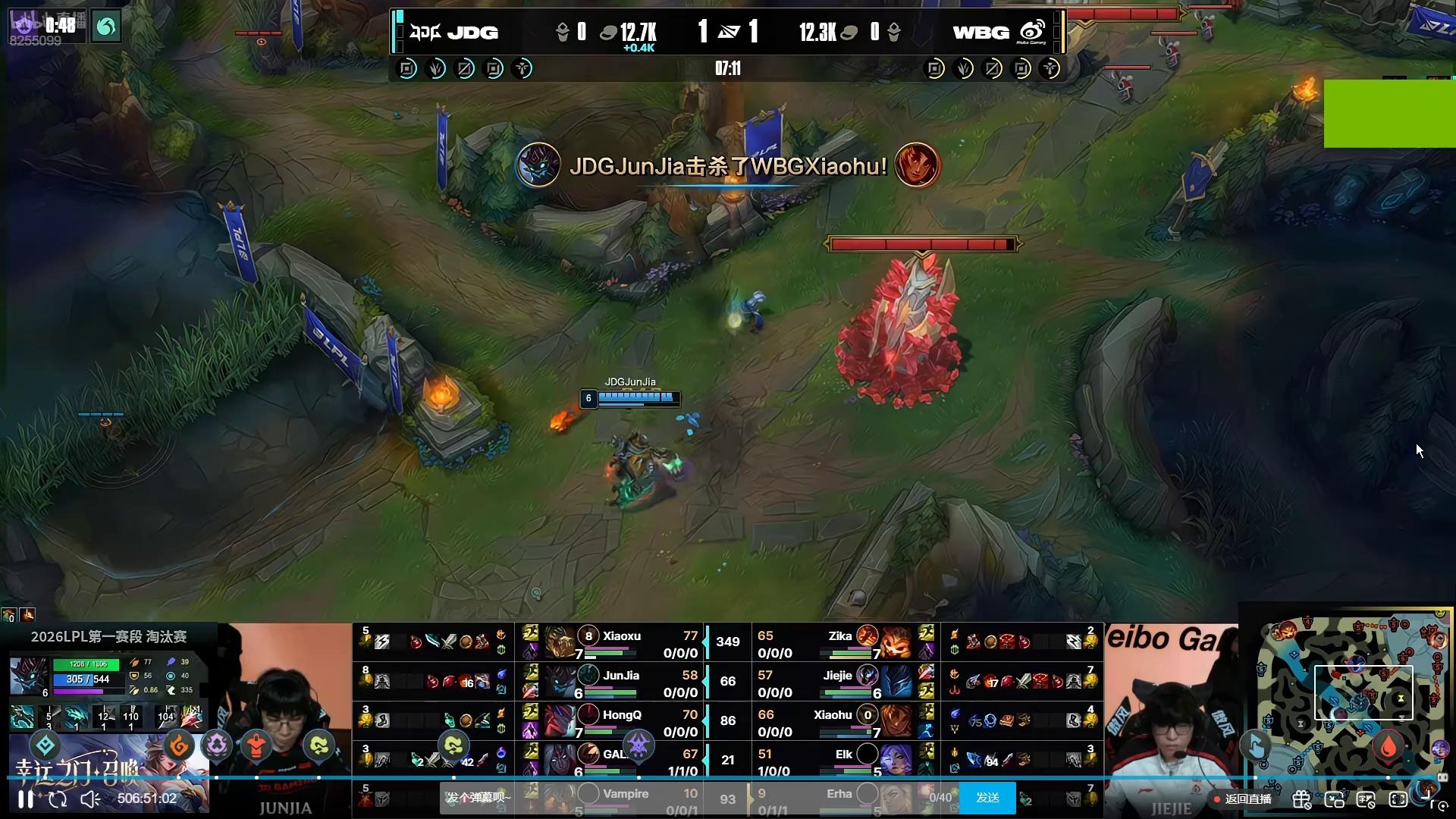
Task: Select JunJia's scoreboard row
Action: pyautogui.click(x=622, y=682)
